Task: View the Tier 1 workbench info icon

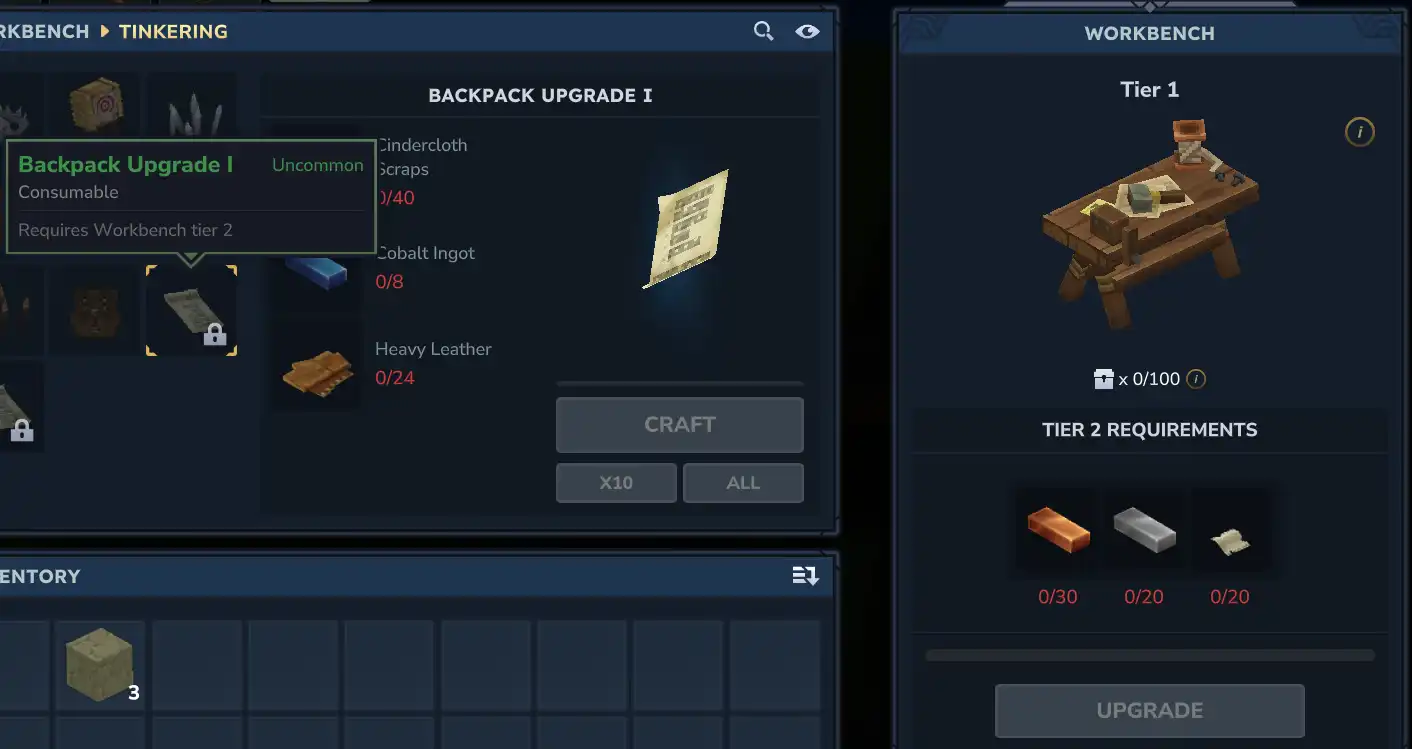Action: [1360, 131]
